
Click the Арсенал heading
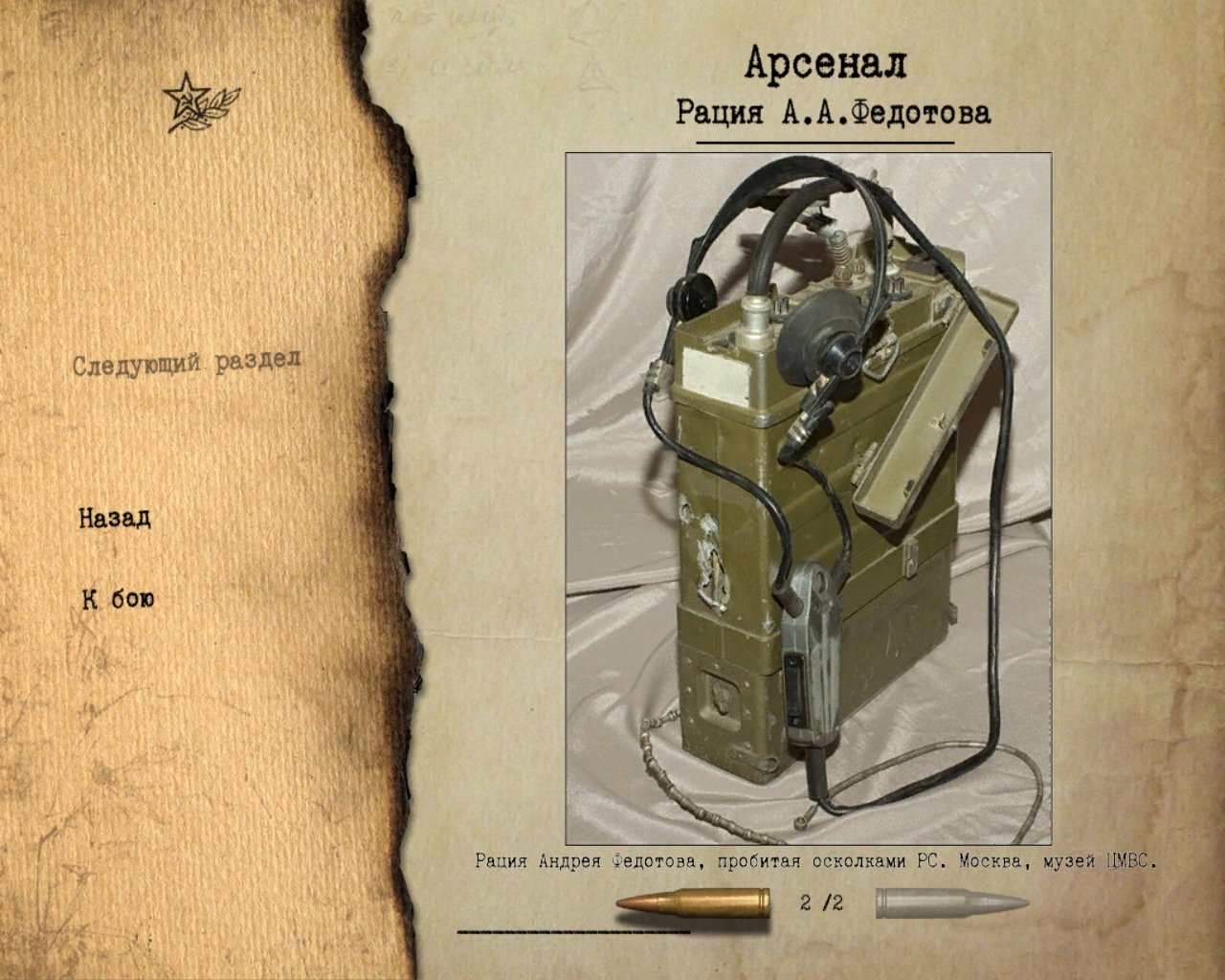(829, 65)
